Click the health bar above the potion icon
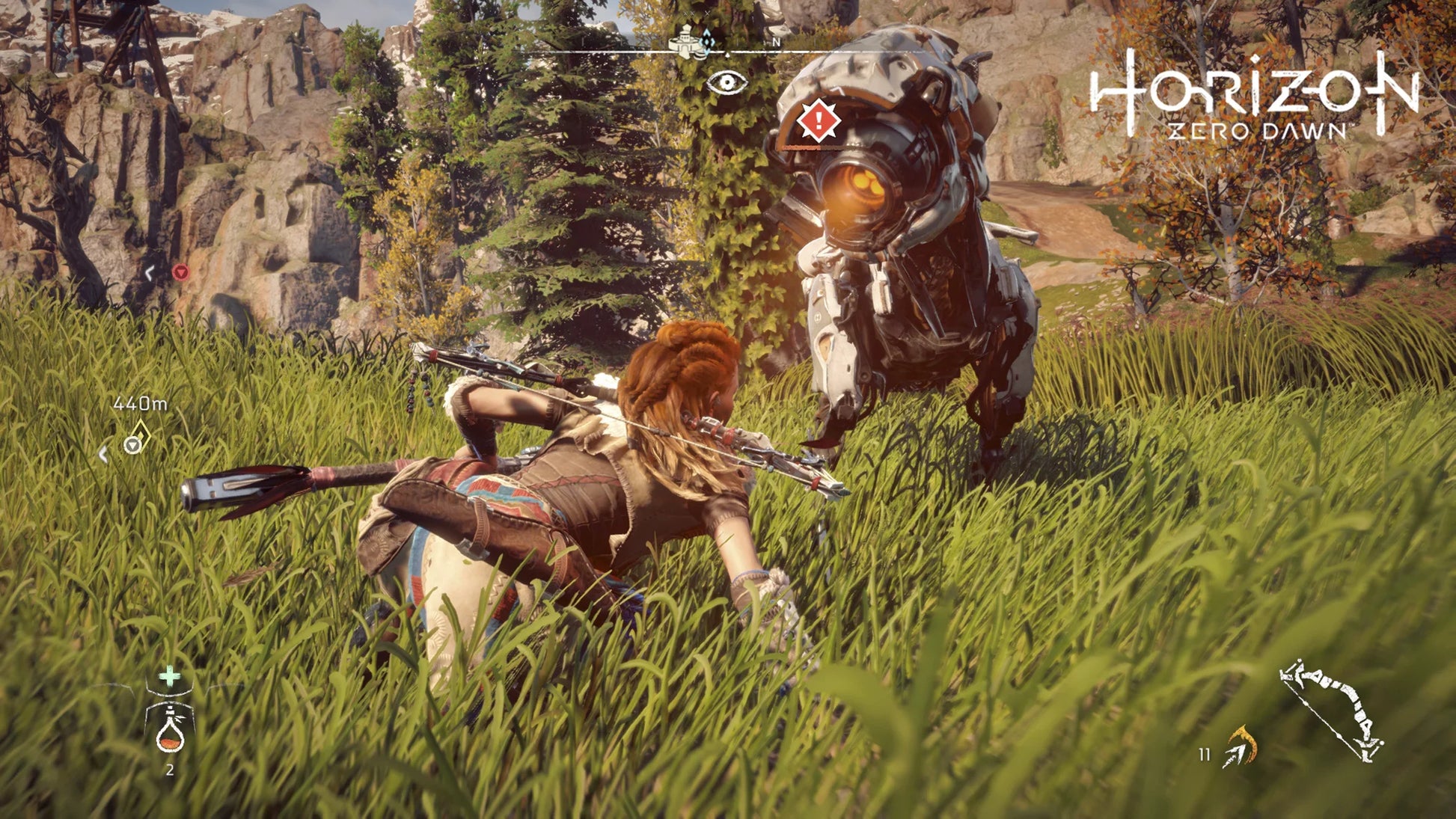The image size is (1456, 819). click(x=170, y=692)
